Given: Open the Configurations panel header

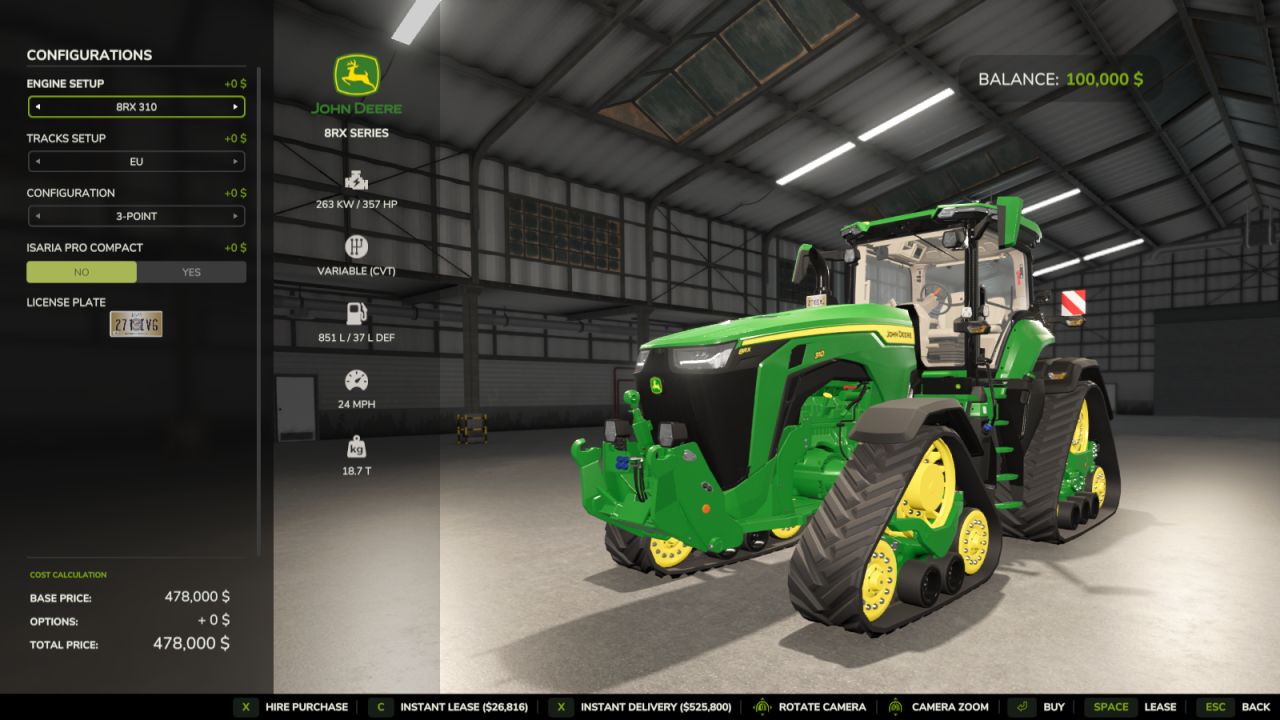Looking at the screenshot, I should [87, 55].
